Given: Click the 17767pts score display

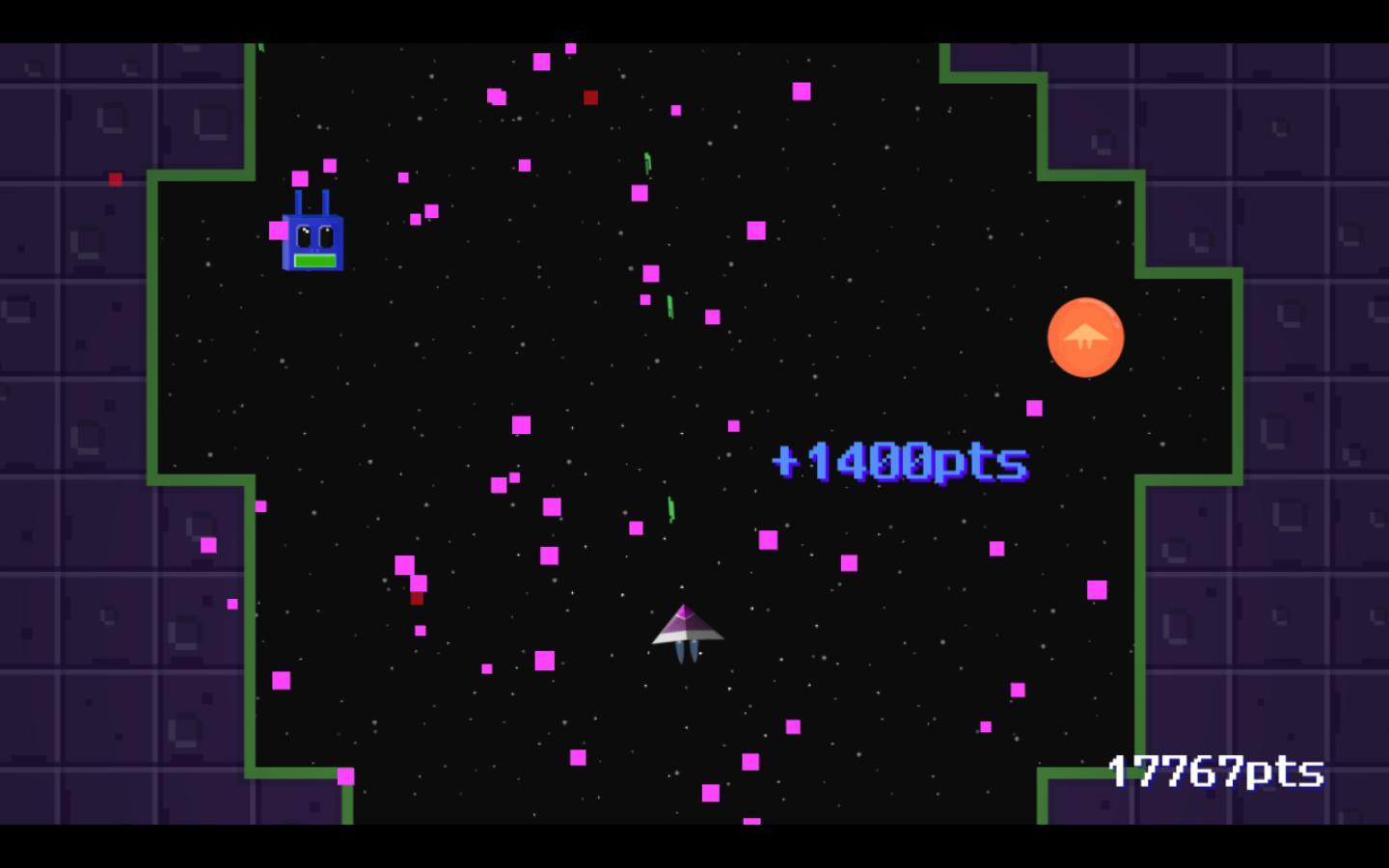Looking at the screenshot, I should pos(1215,772).
